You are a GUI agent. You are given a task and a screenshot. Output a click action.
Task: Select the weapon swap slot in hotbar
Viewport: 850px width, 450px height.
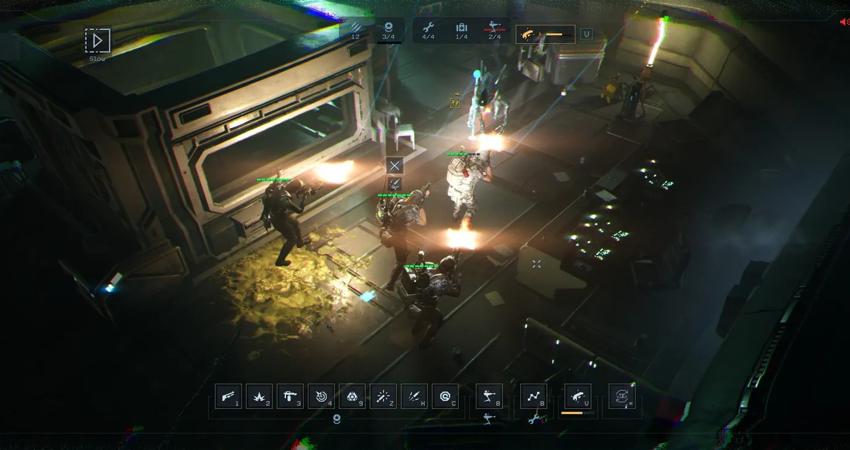tap(577, 397)
